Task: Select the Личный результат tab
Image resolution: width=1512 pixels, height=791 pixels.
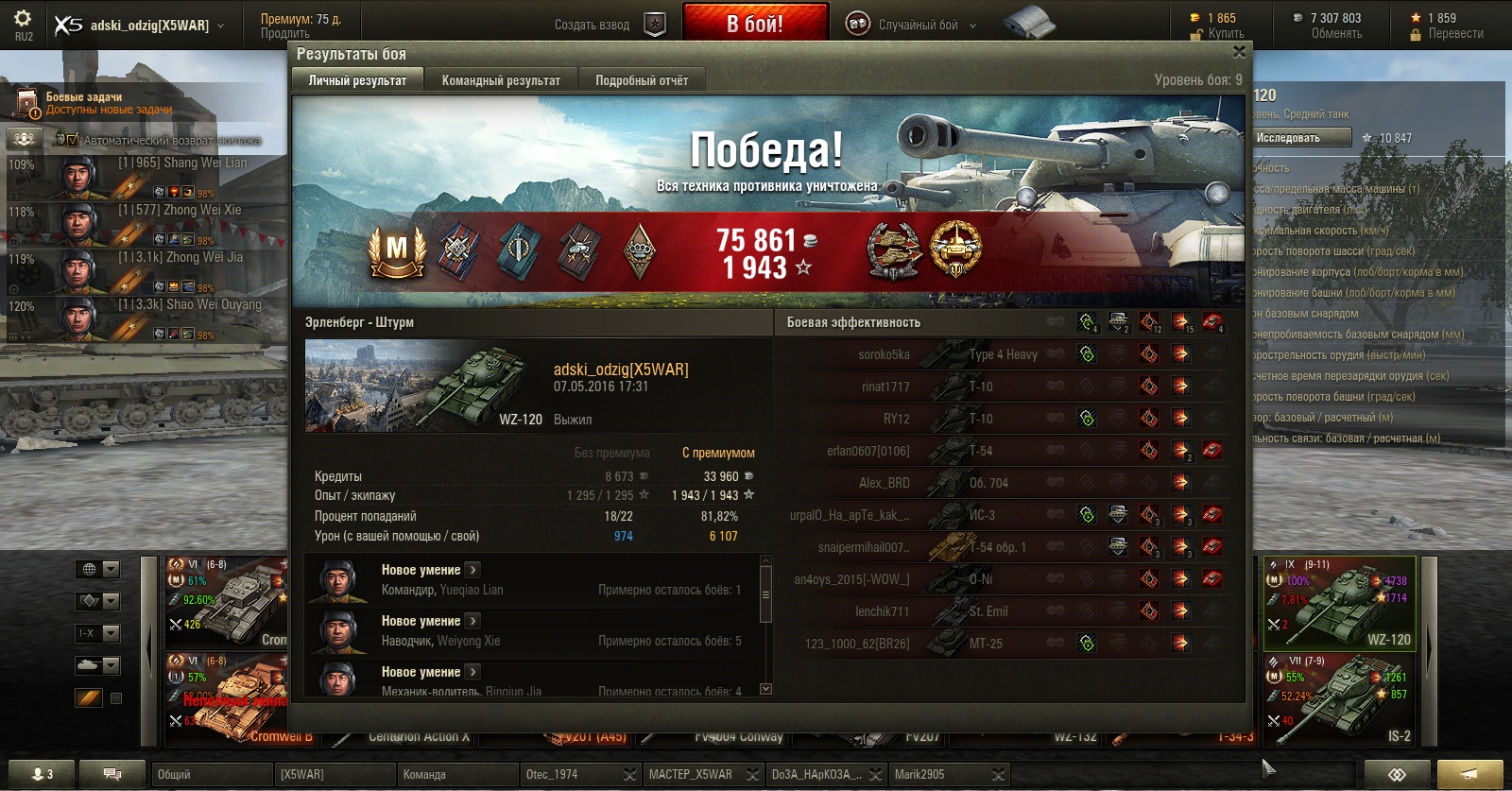Action: point(357,80)
